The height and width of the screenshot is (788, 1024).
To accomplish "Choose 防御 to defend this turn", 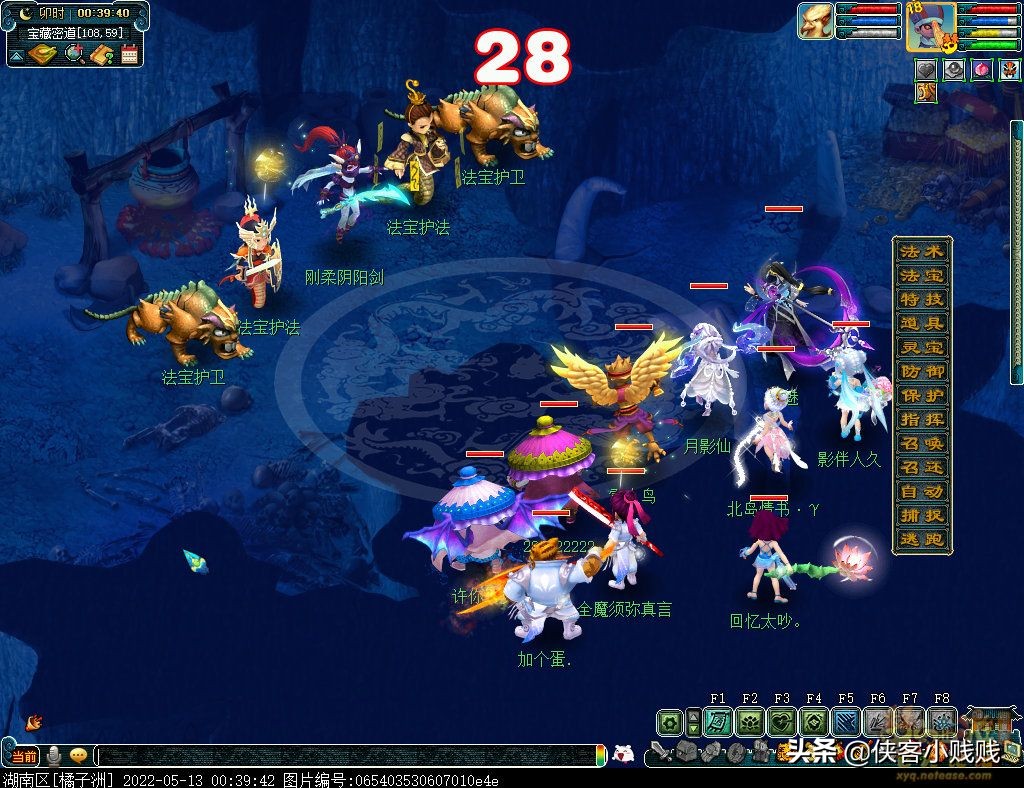I will pos(921,371).
